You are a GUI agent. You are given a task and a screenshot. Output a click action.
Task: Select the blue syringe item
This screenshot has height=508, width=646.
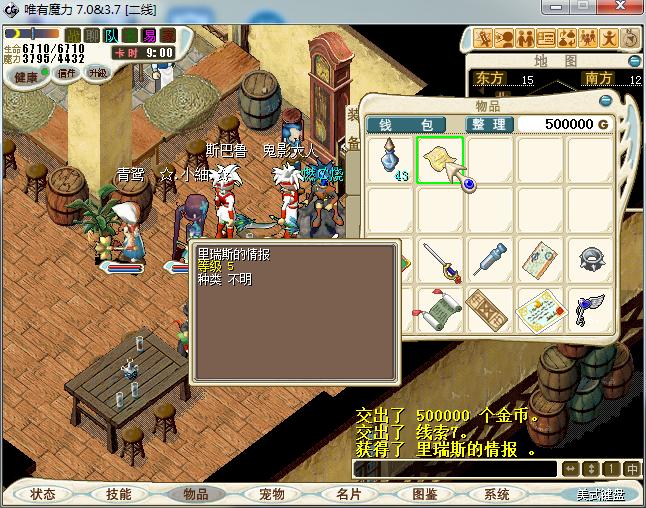pos(490,260)
